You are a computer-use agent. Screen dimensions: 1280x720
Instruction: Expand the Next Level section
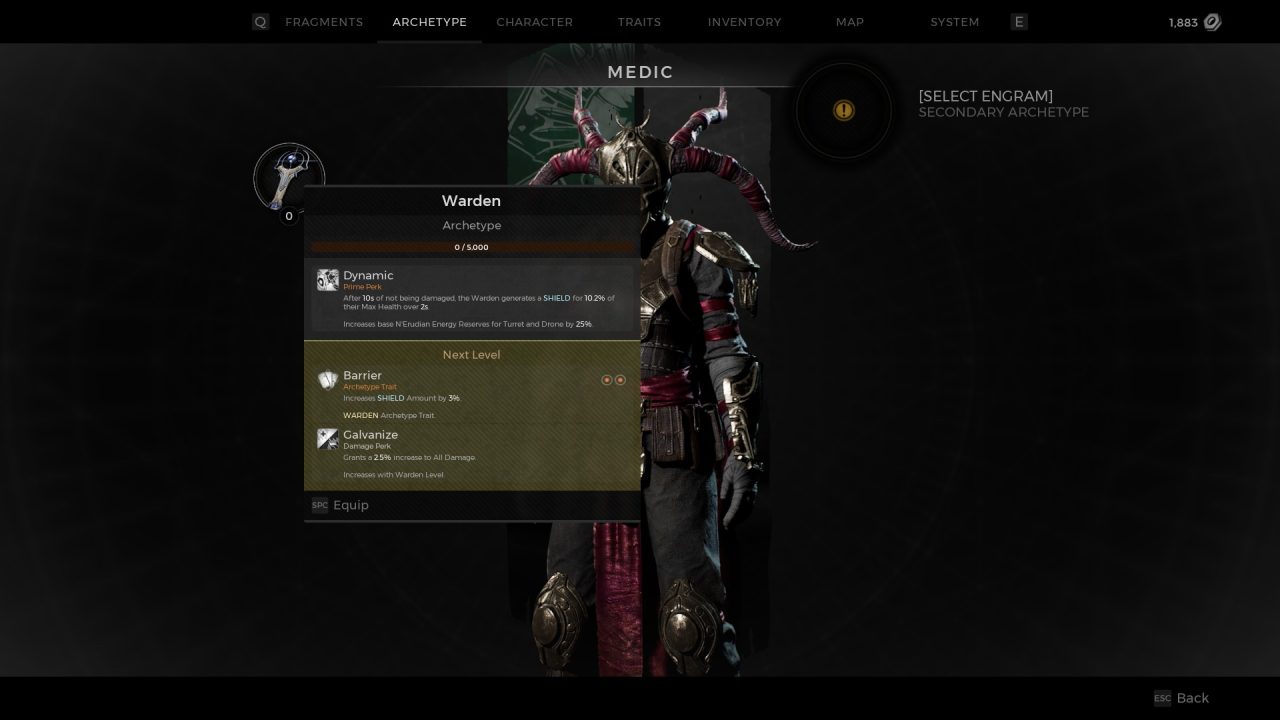pos(471,354)
